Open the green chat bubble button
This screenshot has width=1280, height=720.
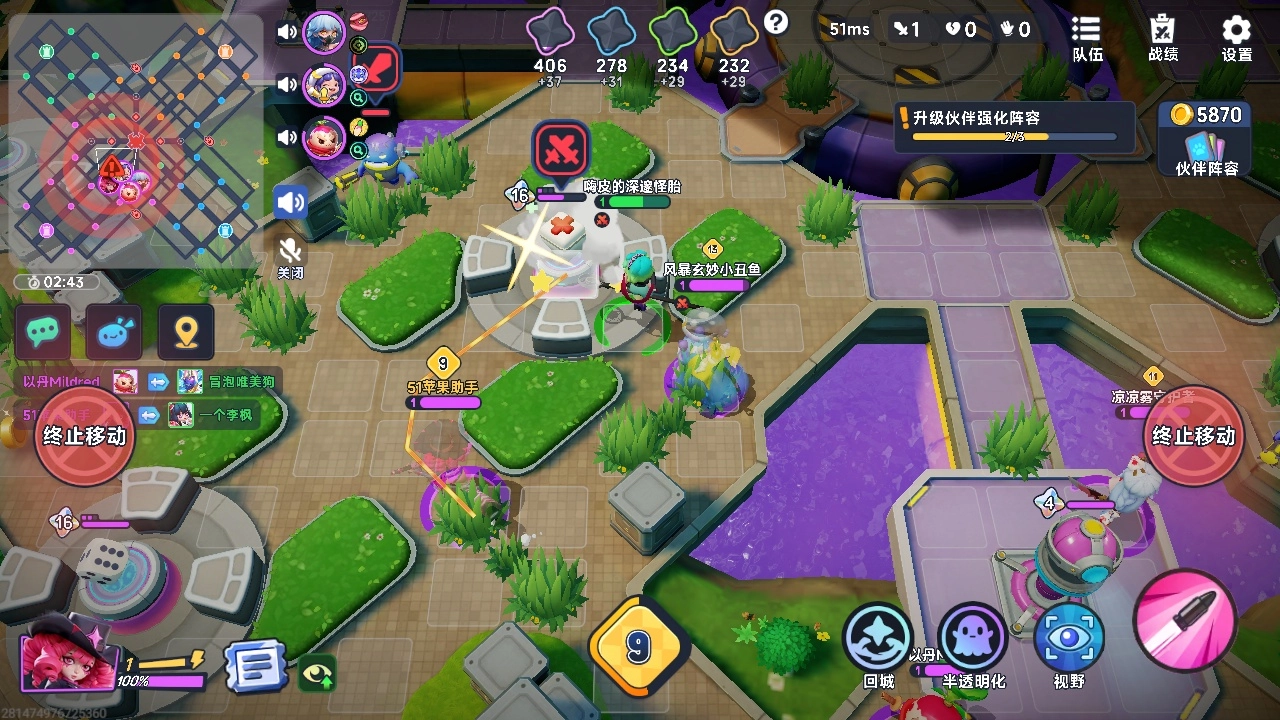tap(43, 332)
